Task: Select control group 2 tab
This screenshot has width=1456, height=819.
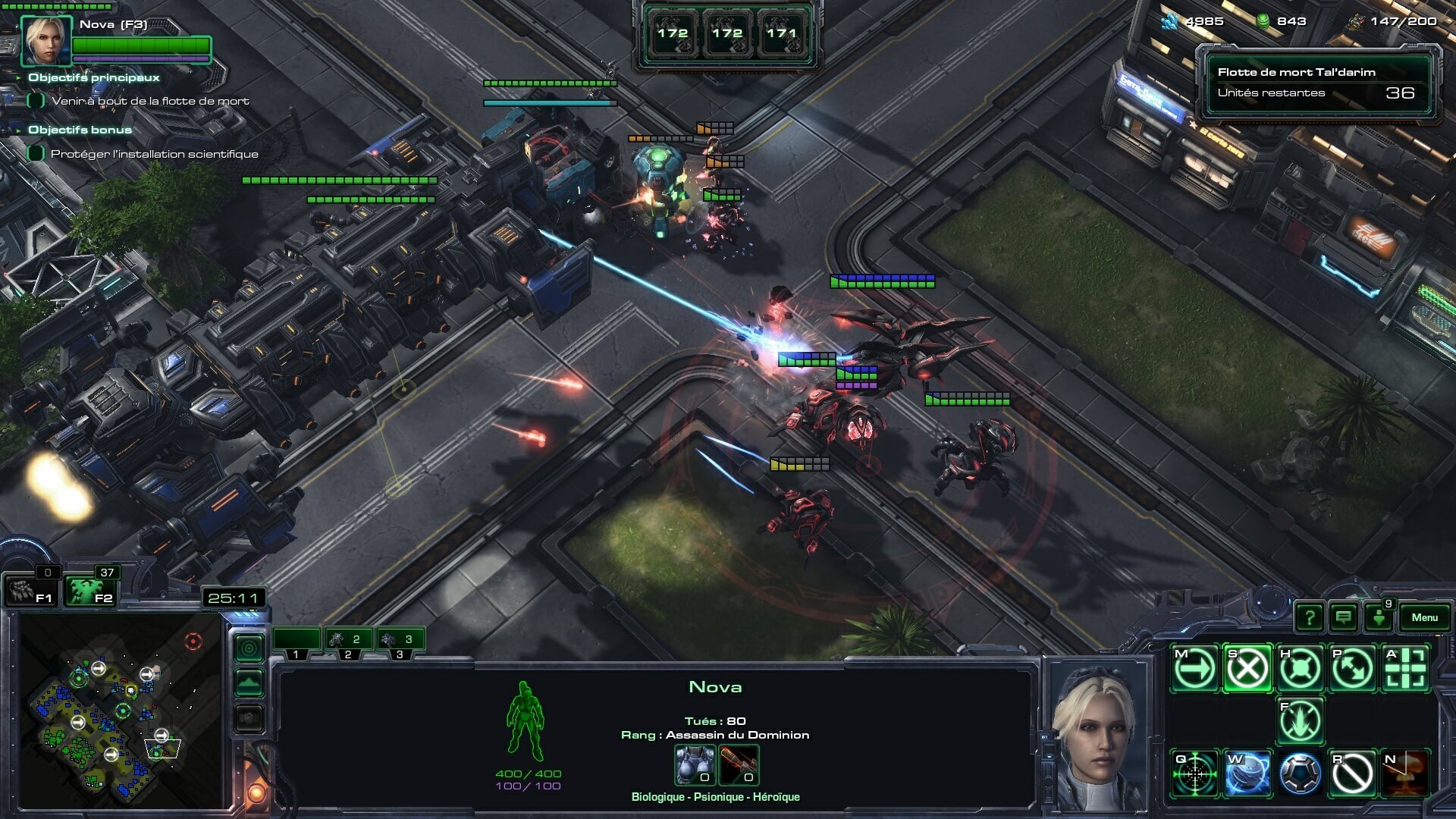Action: [348, 641]
